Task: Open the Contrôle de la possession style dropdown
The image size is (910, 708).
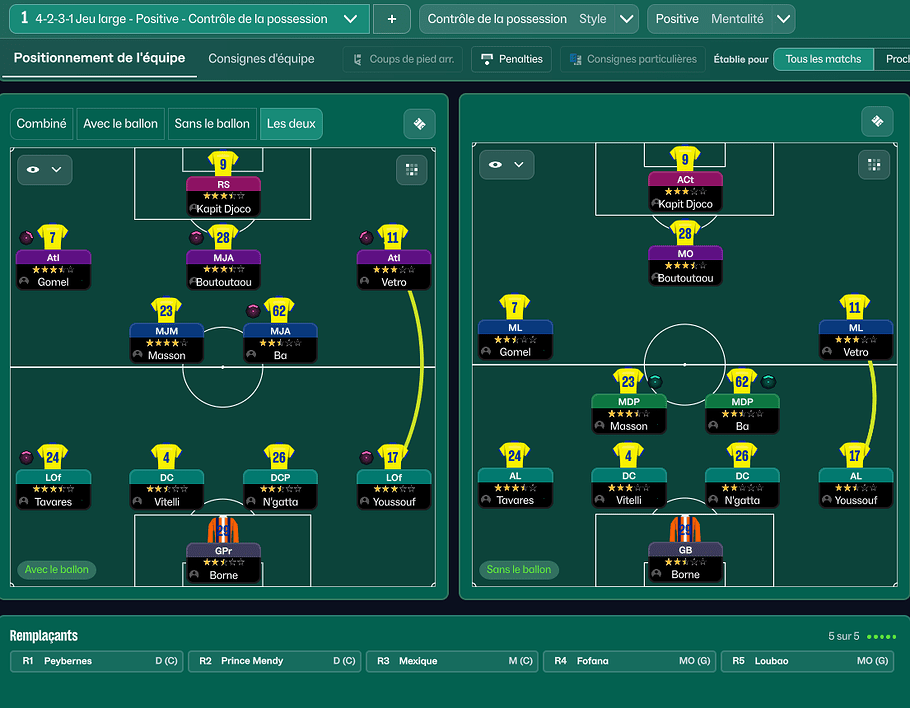Action: click(627, 19)
